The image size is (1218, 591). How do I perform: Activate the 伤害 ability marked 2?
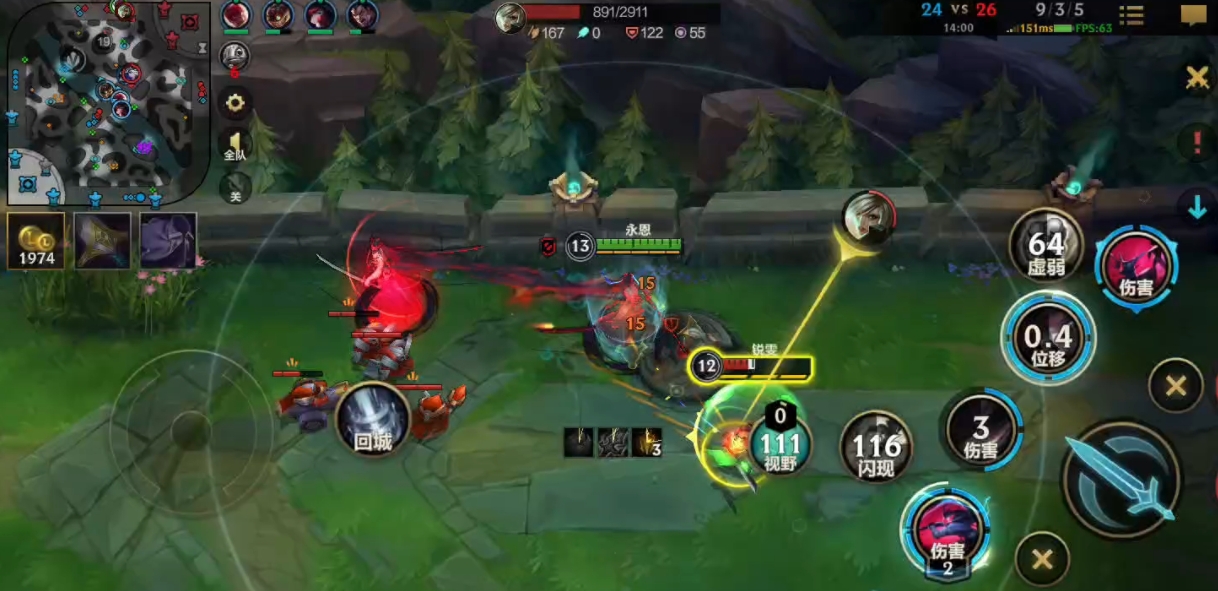945,533
